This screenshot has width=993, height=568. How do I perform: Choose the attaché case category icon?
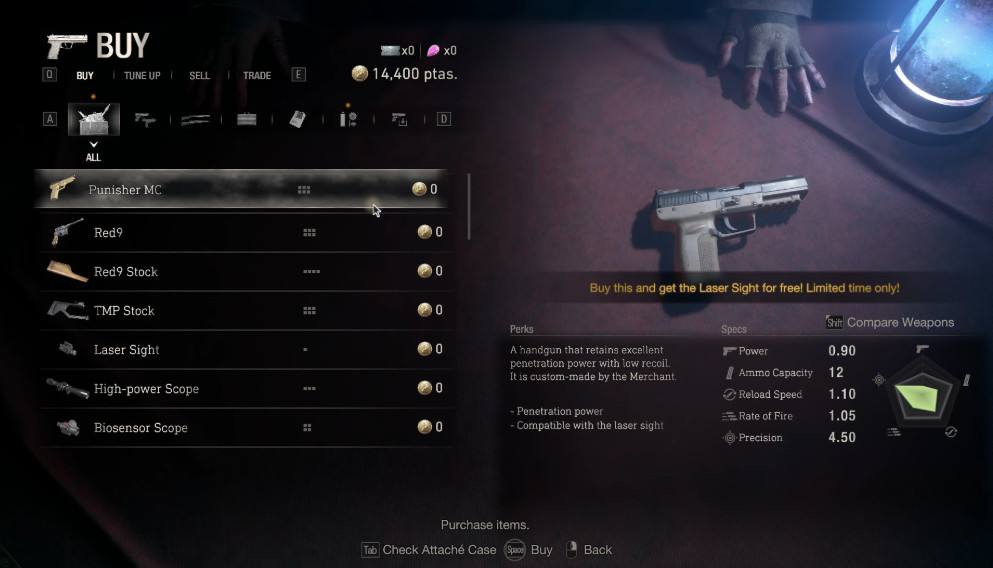(246, 120)
